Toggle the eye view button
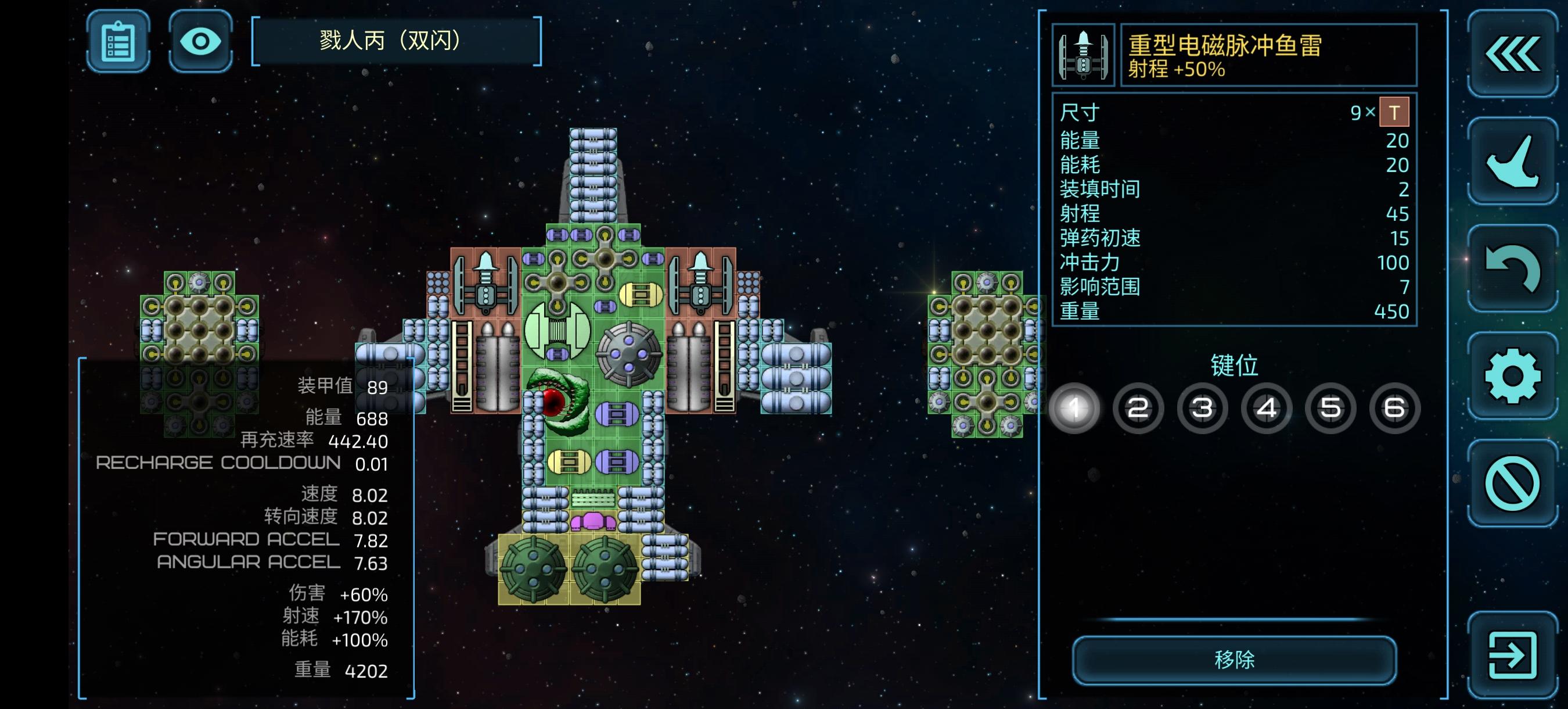The width and height of the screenshot is (1568, 709). 200,41
